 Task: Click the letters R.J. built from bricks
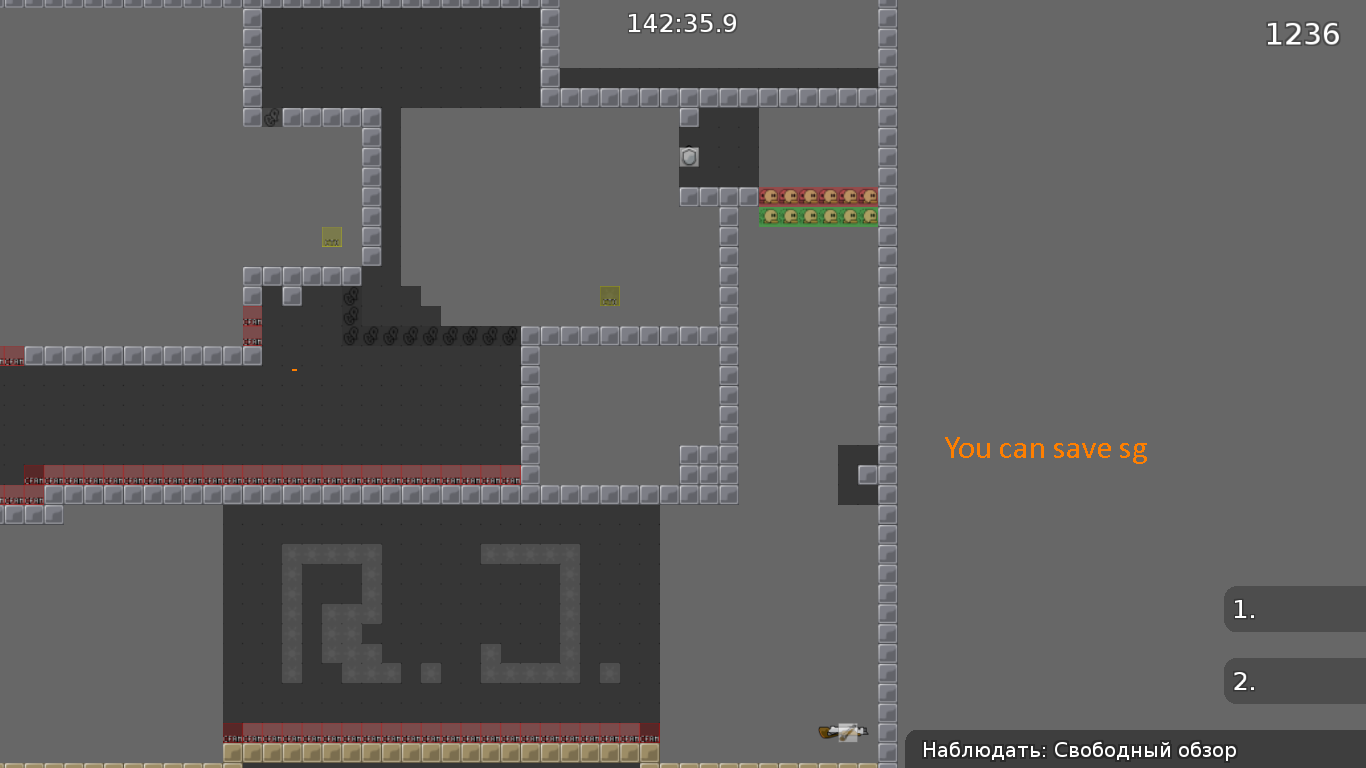pos(440,612)
